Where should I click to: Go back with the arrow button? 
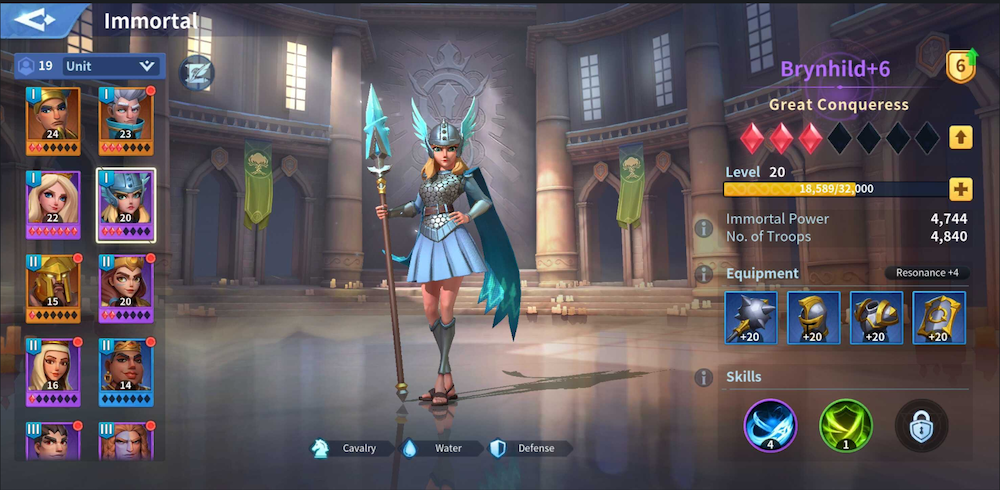tap(39, 20)
